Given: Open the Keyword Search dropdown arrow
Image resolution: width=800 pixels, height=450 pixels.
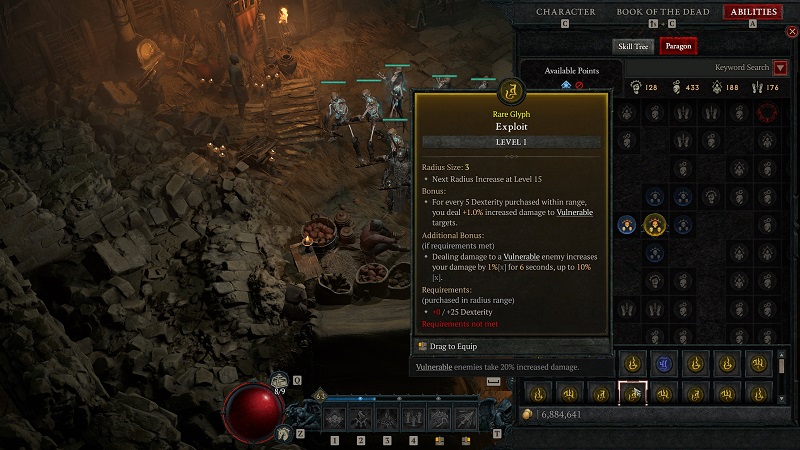Looking at the screenshot, I should (x=781, y=68).
